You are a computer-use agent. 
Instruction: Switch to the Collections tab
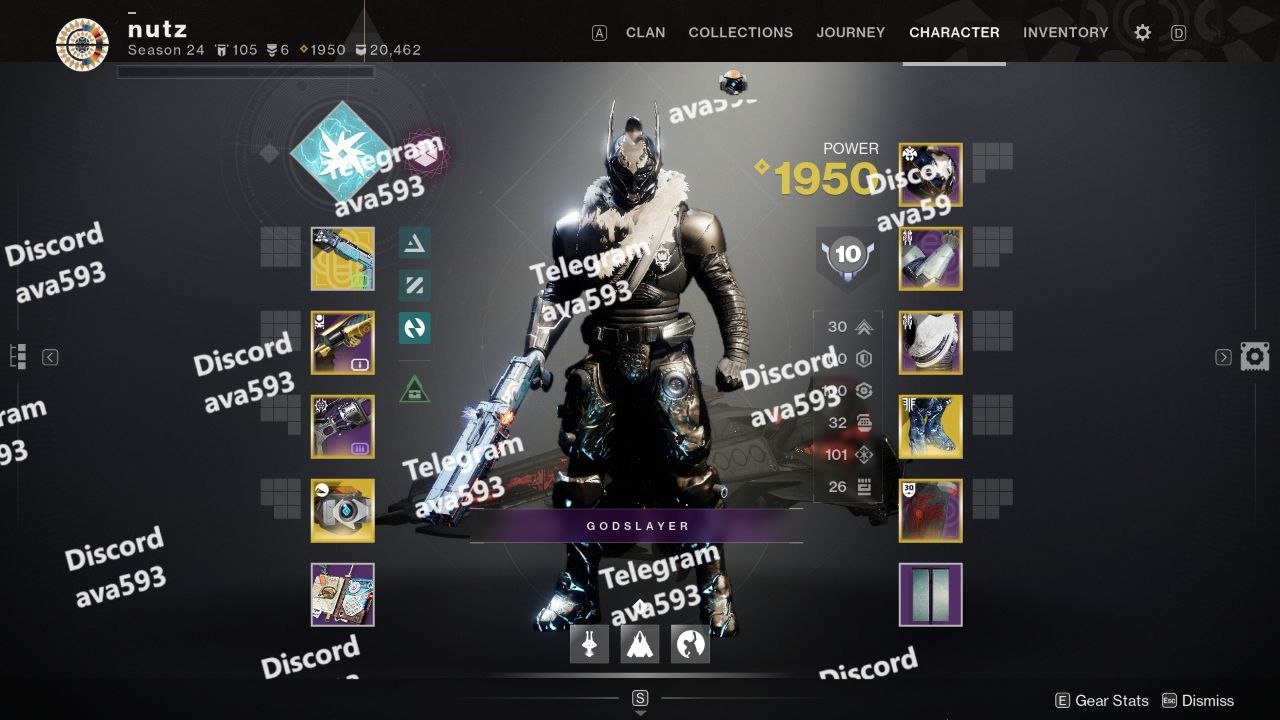pyautogui.click(x=740, y=32)
